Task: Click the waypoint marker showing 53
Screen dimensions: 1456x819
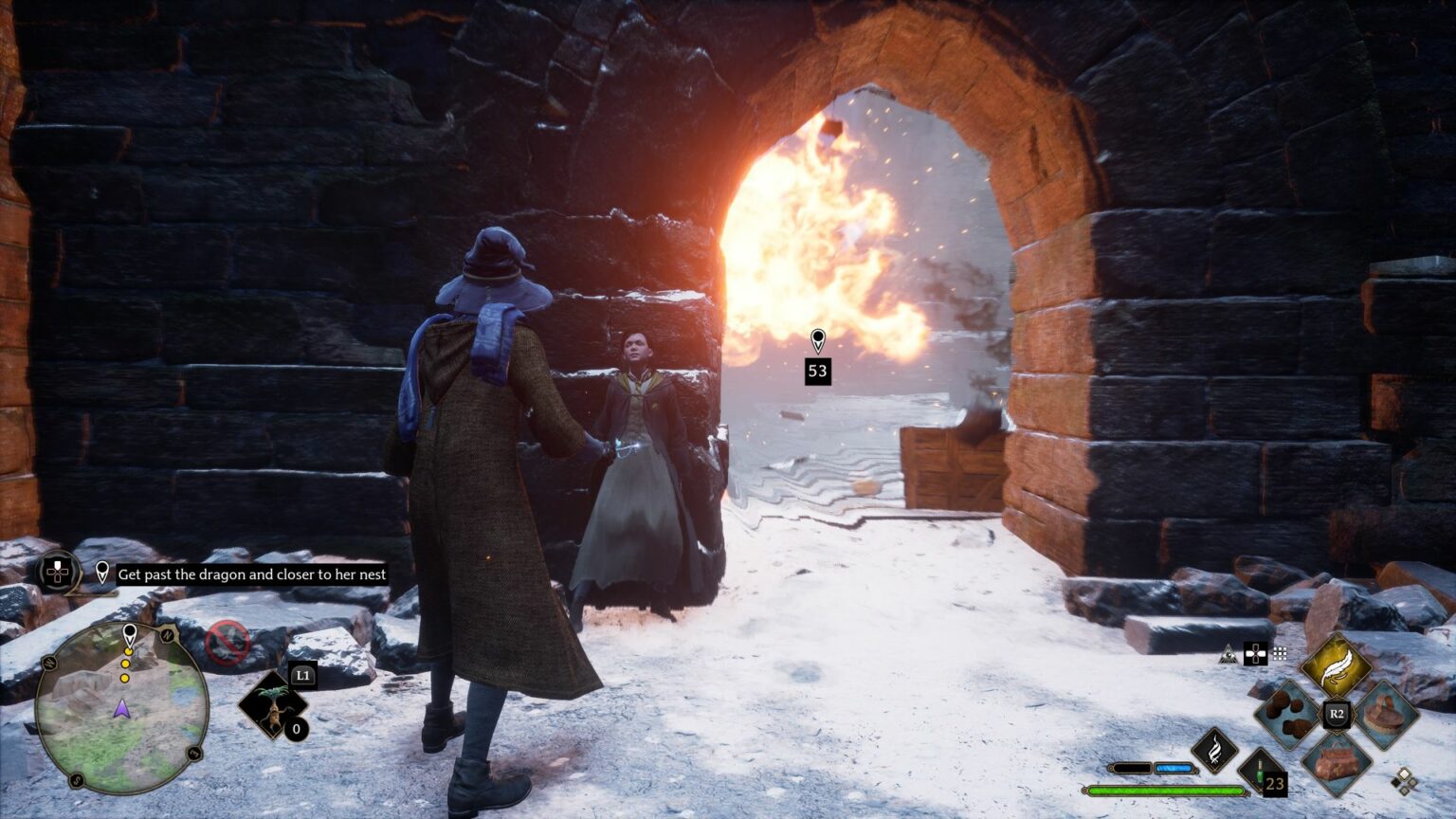Action: pos(817,357)
